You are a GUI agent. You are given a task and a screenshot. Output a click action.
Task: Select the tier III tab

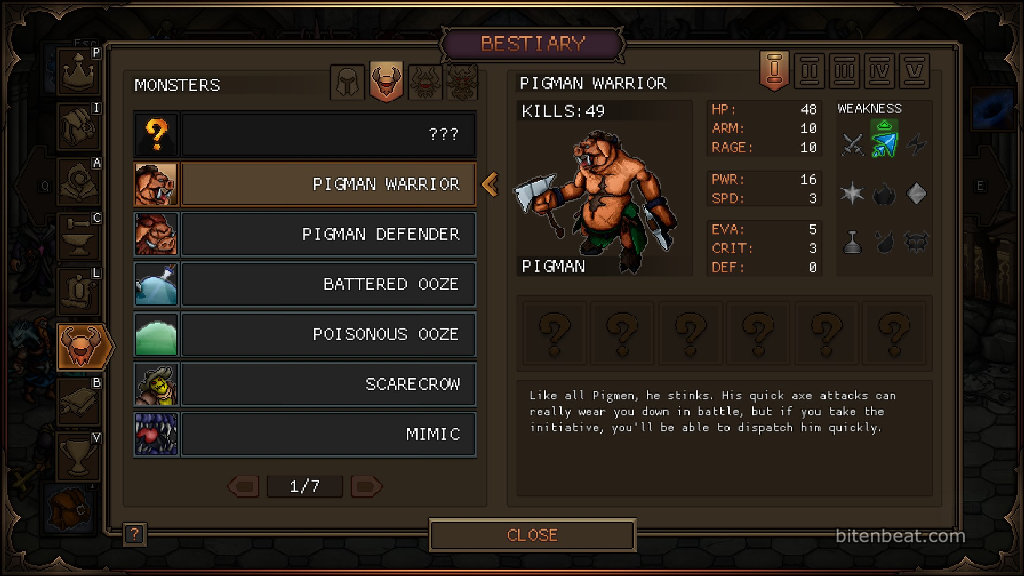pos(845,72)
